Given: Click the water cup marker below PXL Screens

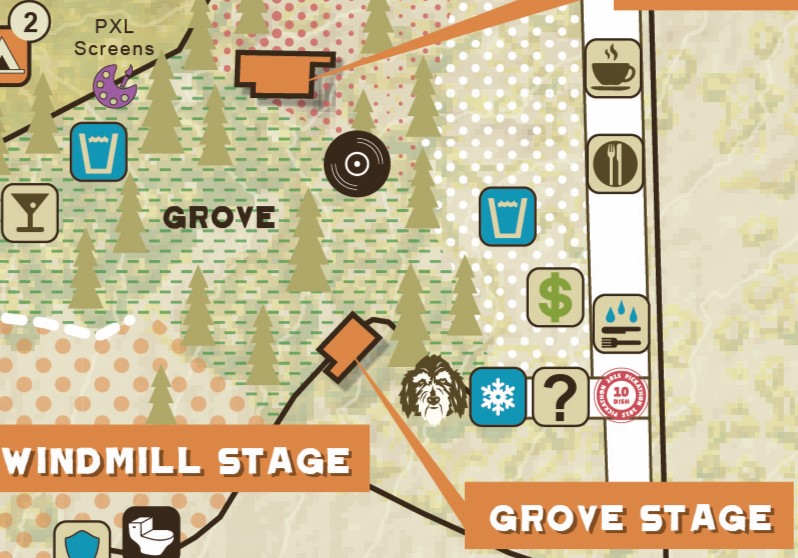Looking at the screenshot, I should click(x=98, y=152).
